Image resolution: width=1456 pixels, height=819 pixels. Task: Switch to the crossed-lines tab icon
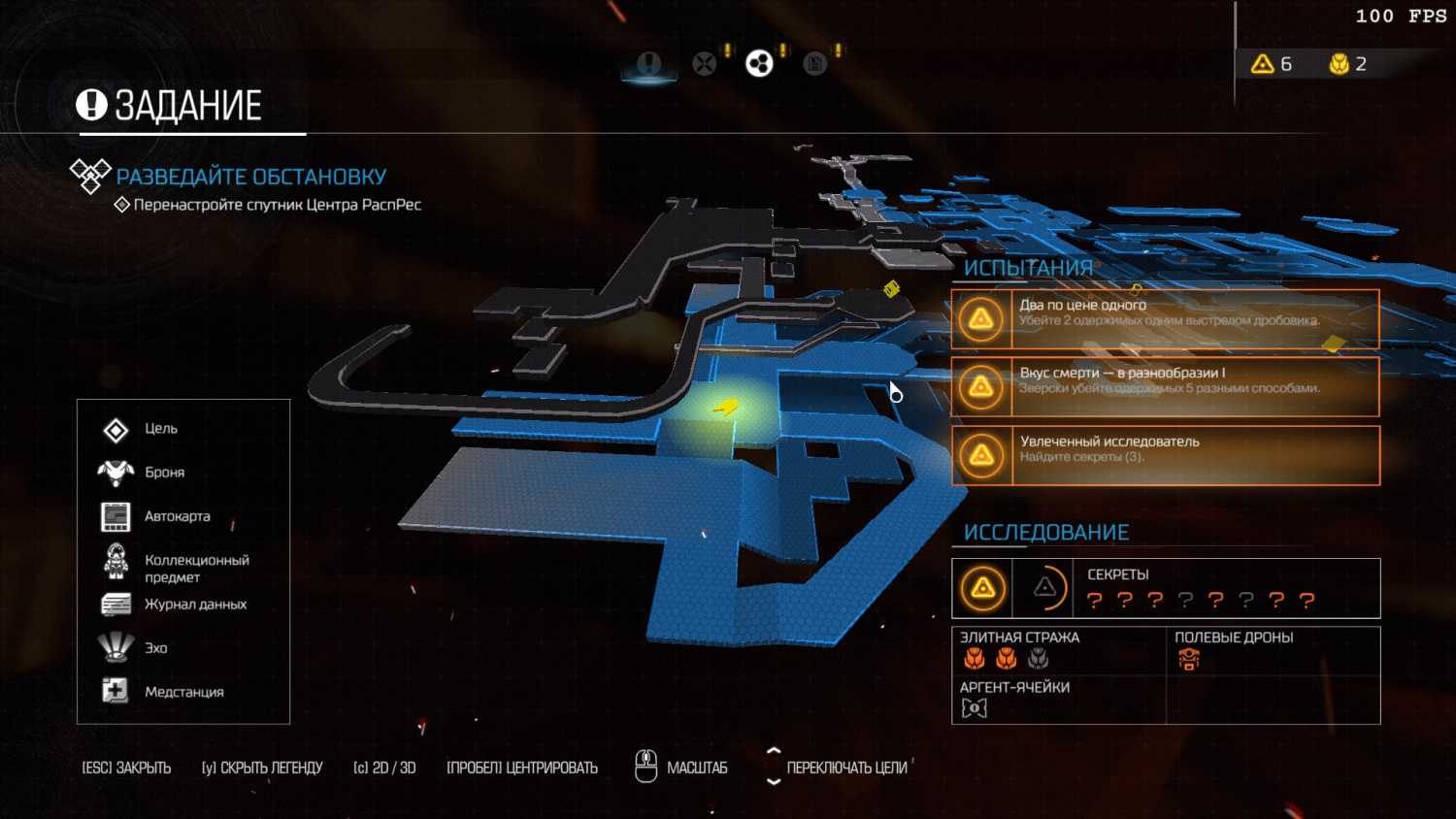[x=705, y=64]
